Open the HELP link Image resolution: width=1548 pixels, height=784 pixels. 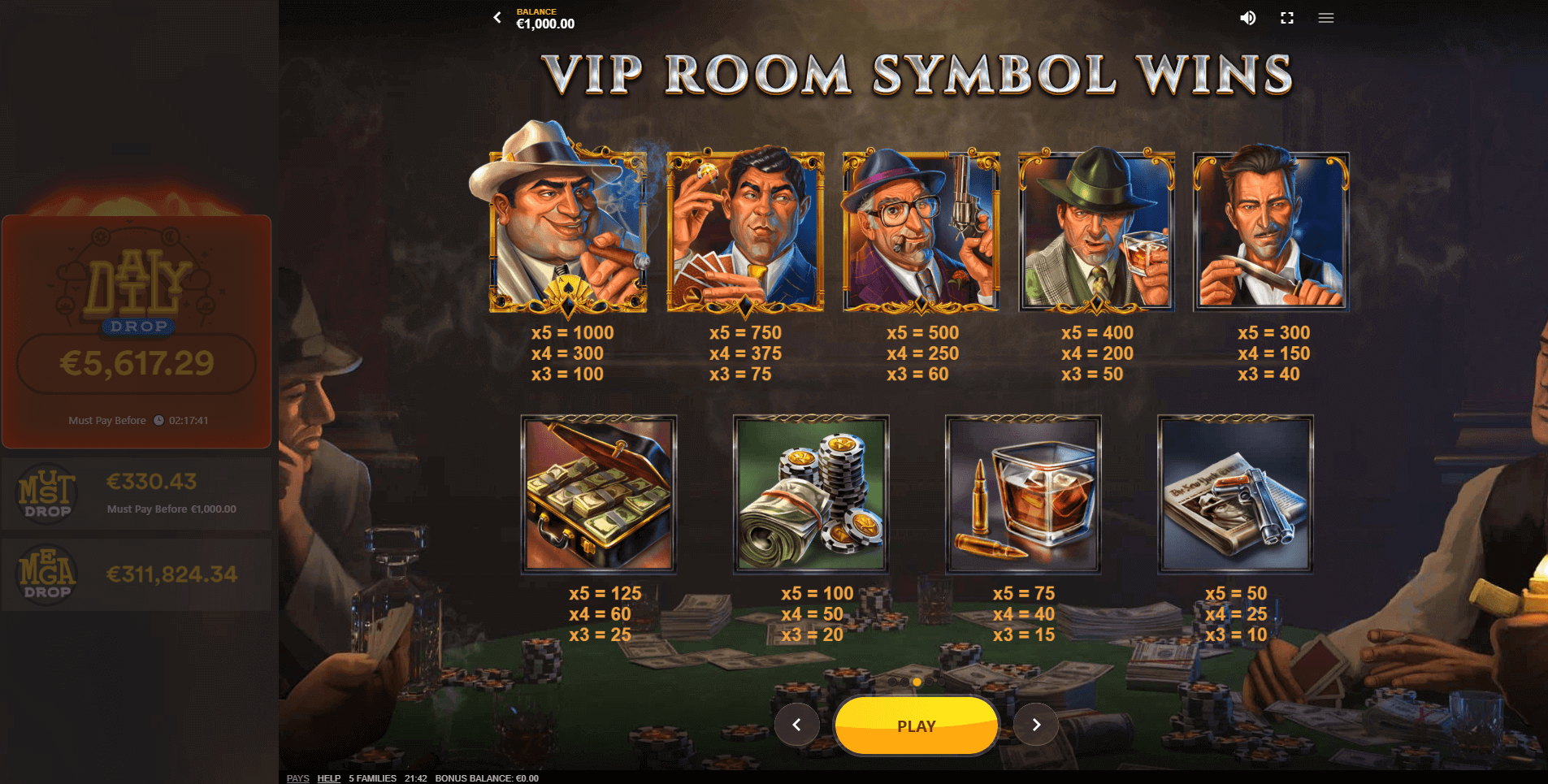click(329, 778)
